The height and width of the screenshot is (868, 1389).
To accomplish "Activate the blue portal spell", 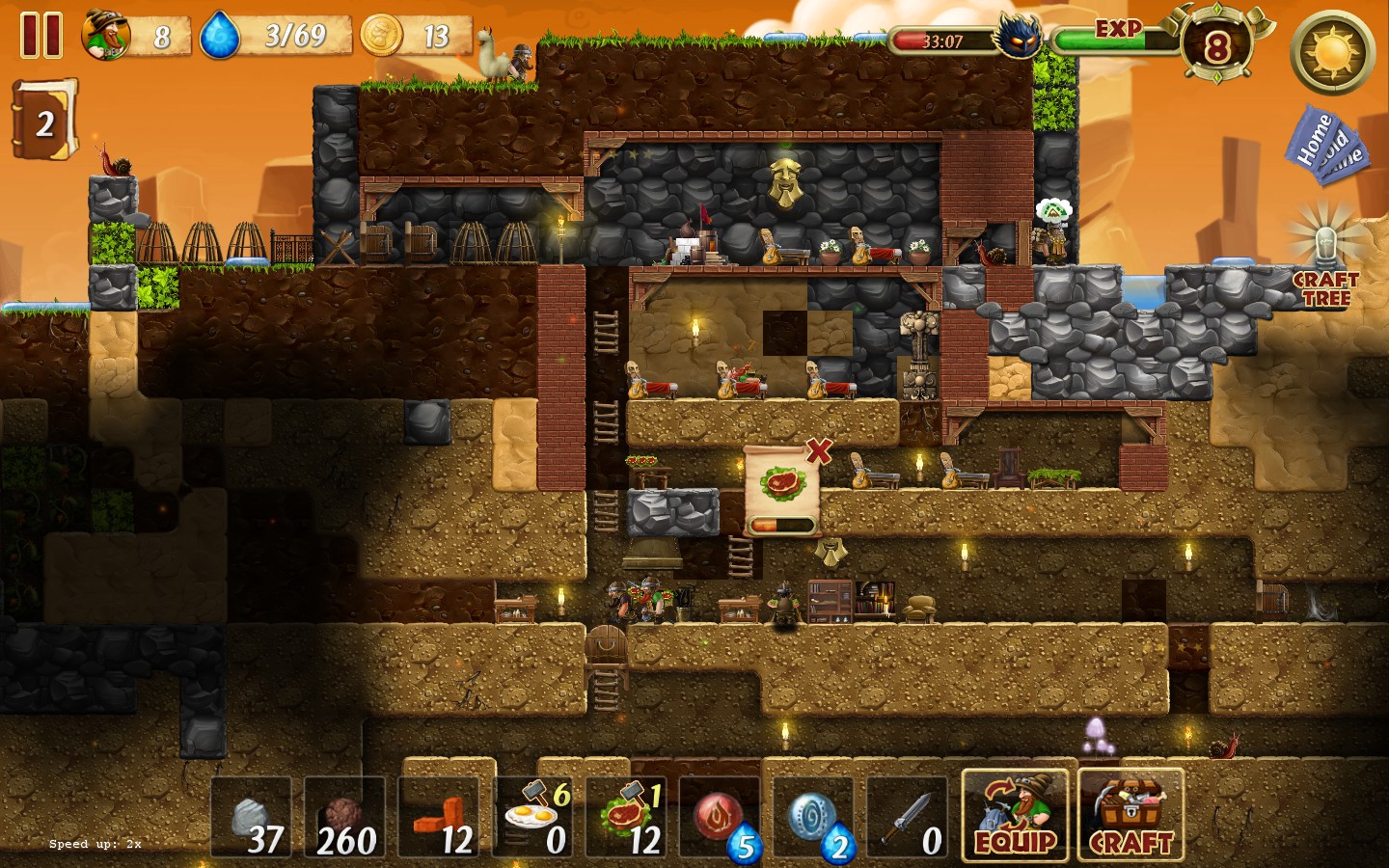I will (812, 818).
